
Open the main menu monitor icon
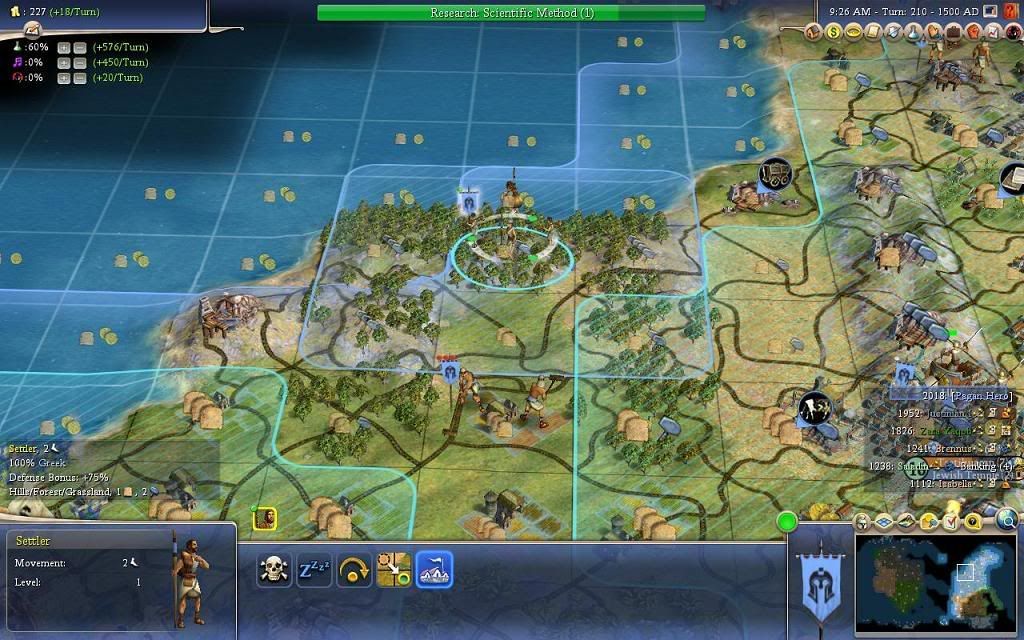click(989, 11)
